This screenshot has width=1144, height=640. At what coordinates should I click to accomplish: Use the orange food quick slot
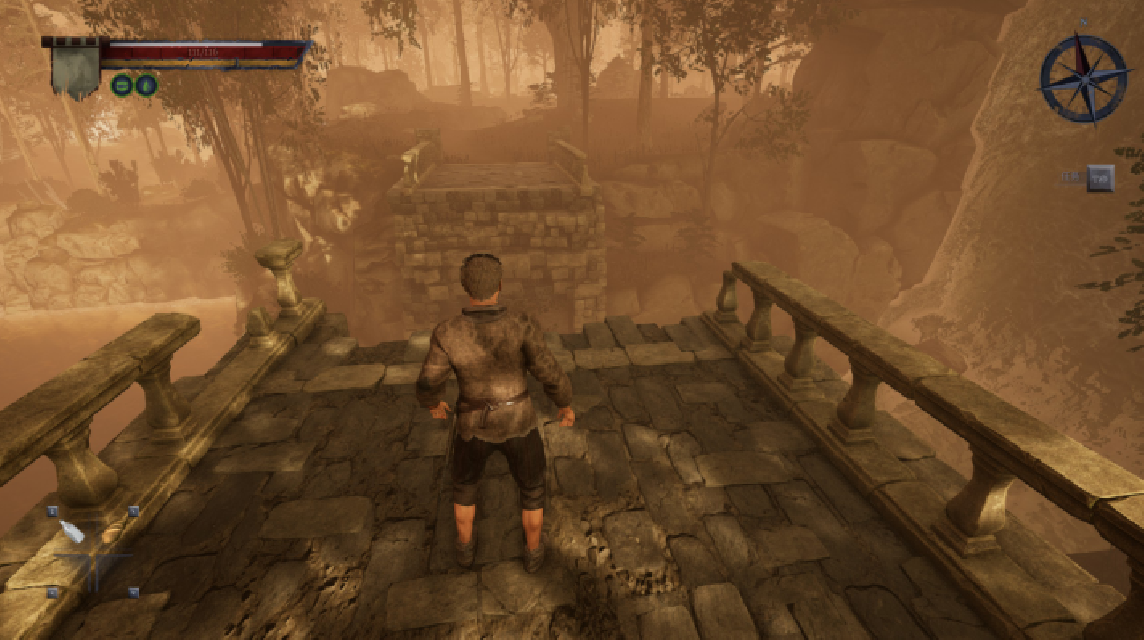point(110,535)
